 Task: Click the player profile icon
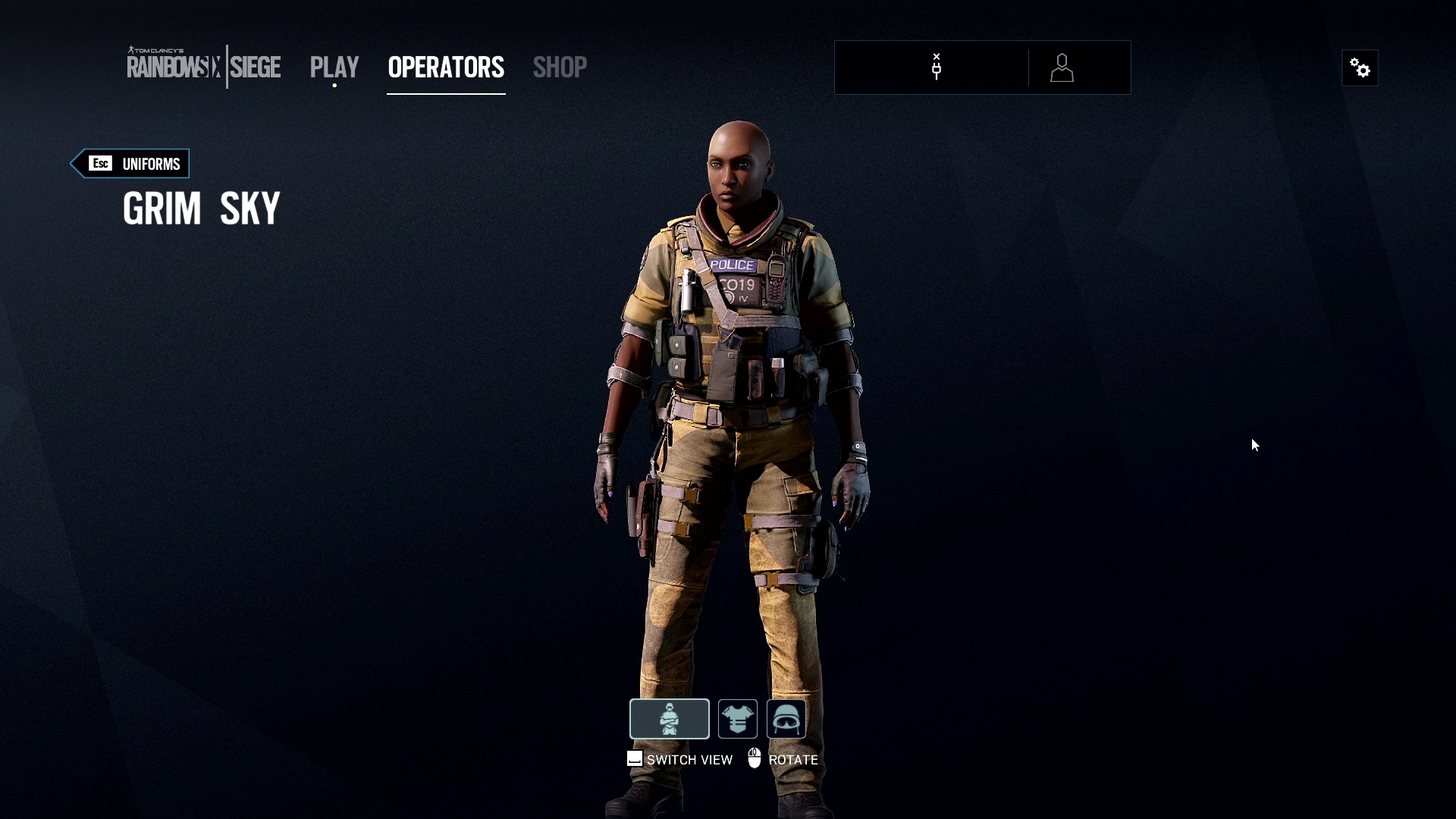tap(1062, 67)
